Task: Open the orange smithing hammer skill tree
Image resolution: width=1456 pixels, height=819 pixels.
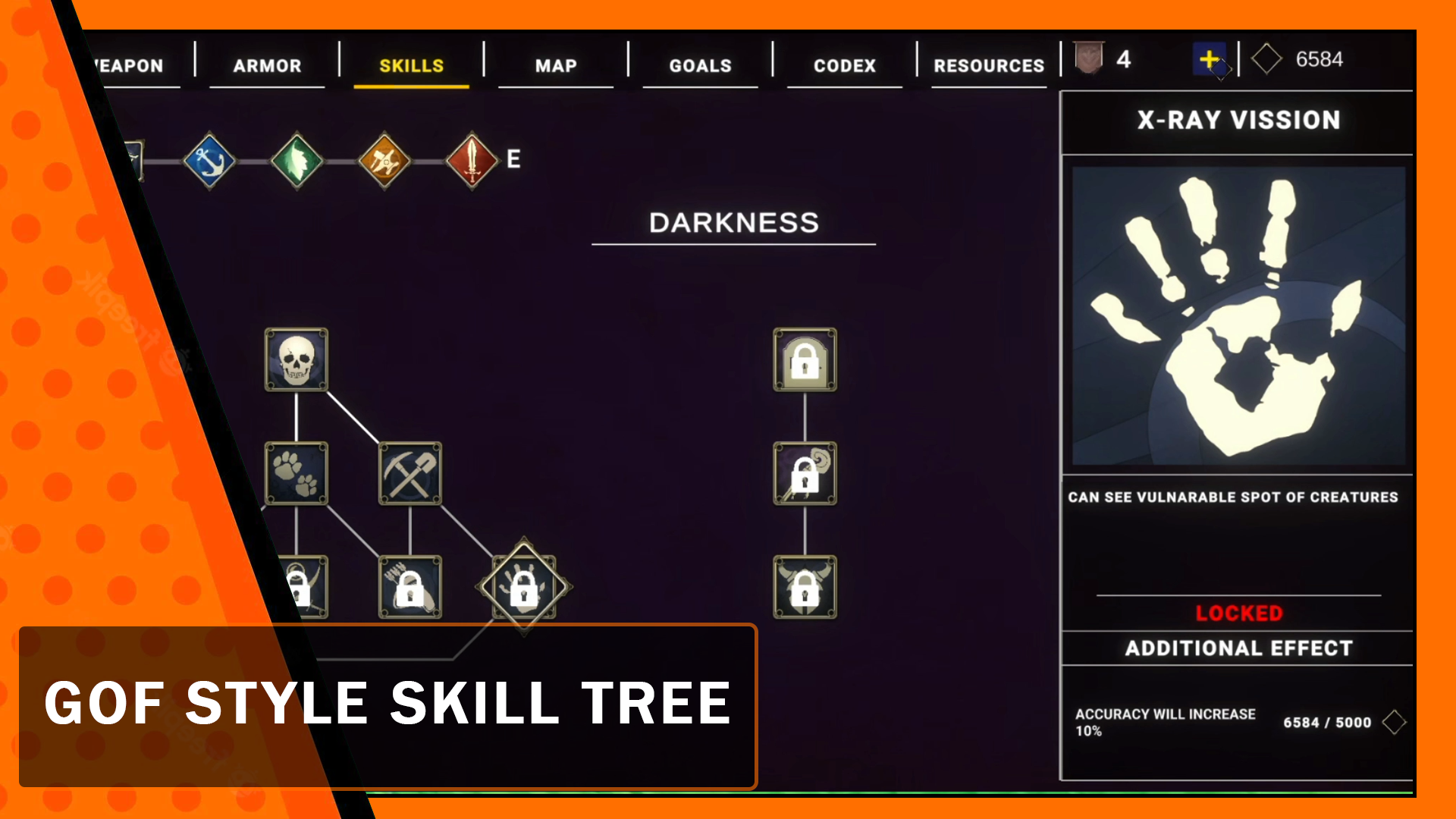Action: pyautogui.click(x=384, y=159)
